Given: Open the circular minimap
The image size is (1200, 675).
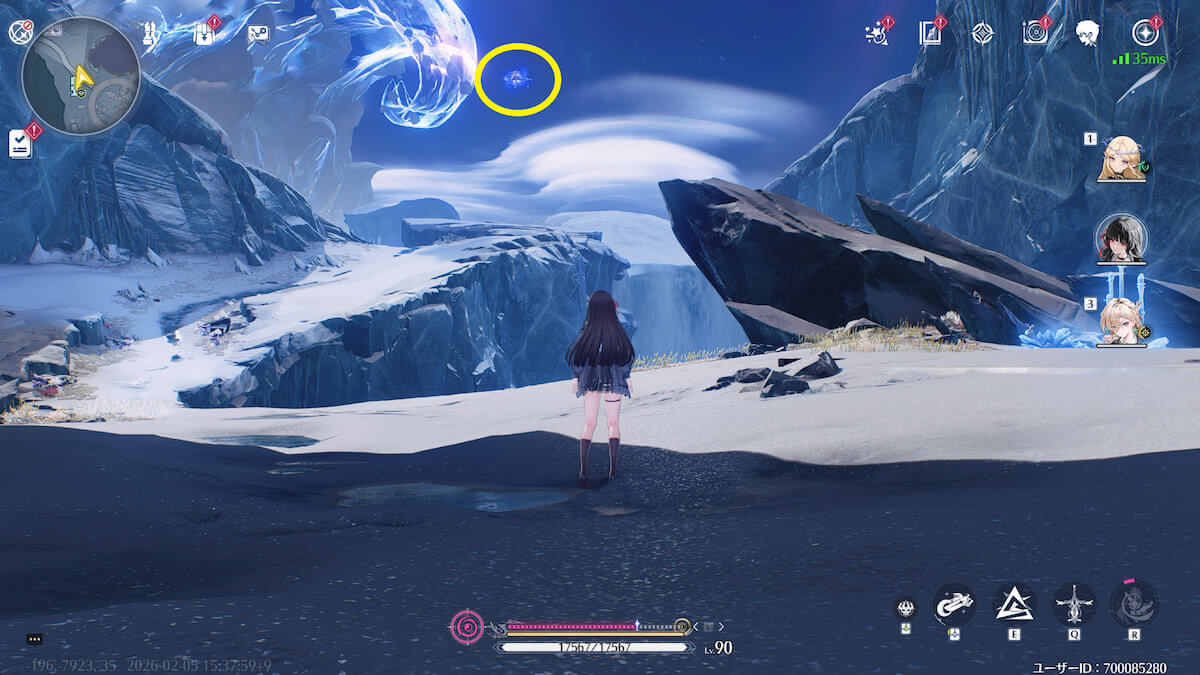Looking at the screenshot, I should pos(80,76).
